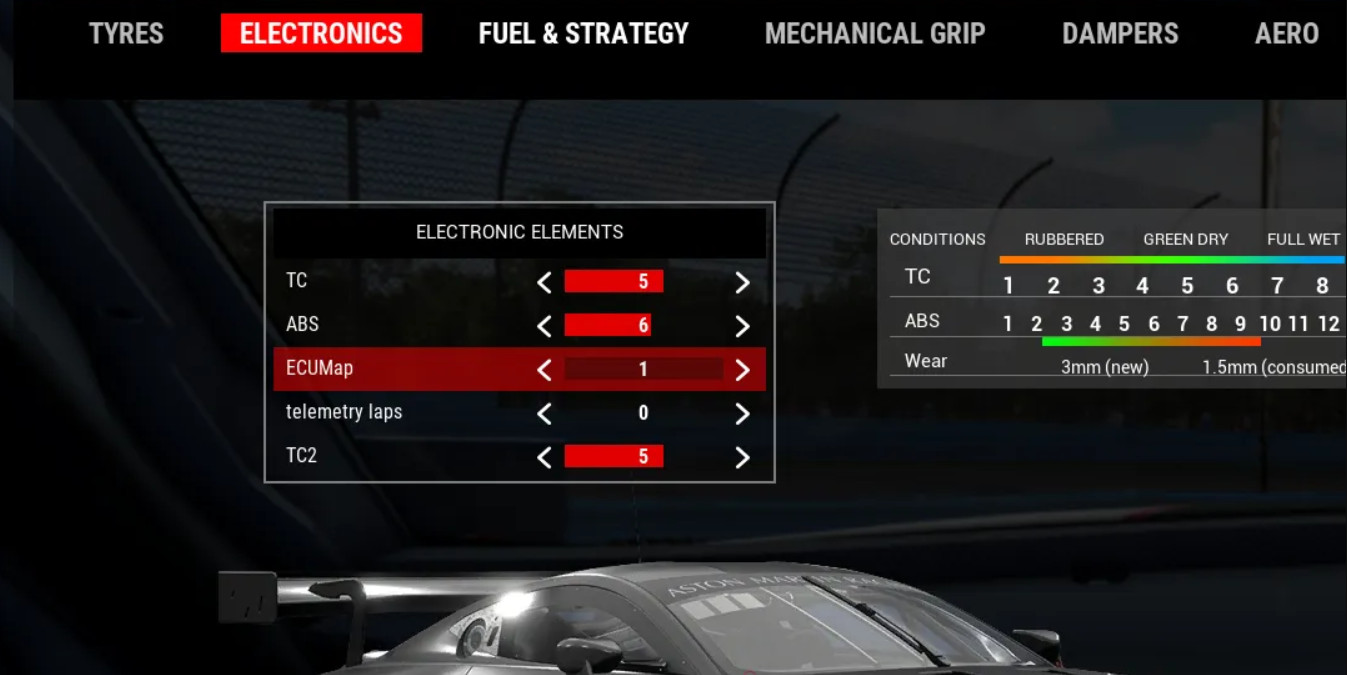Switch to the Aero tab

point(1286,34)
